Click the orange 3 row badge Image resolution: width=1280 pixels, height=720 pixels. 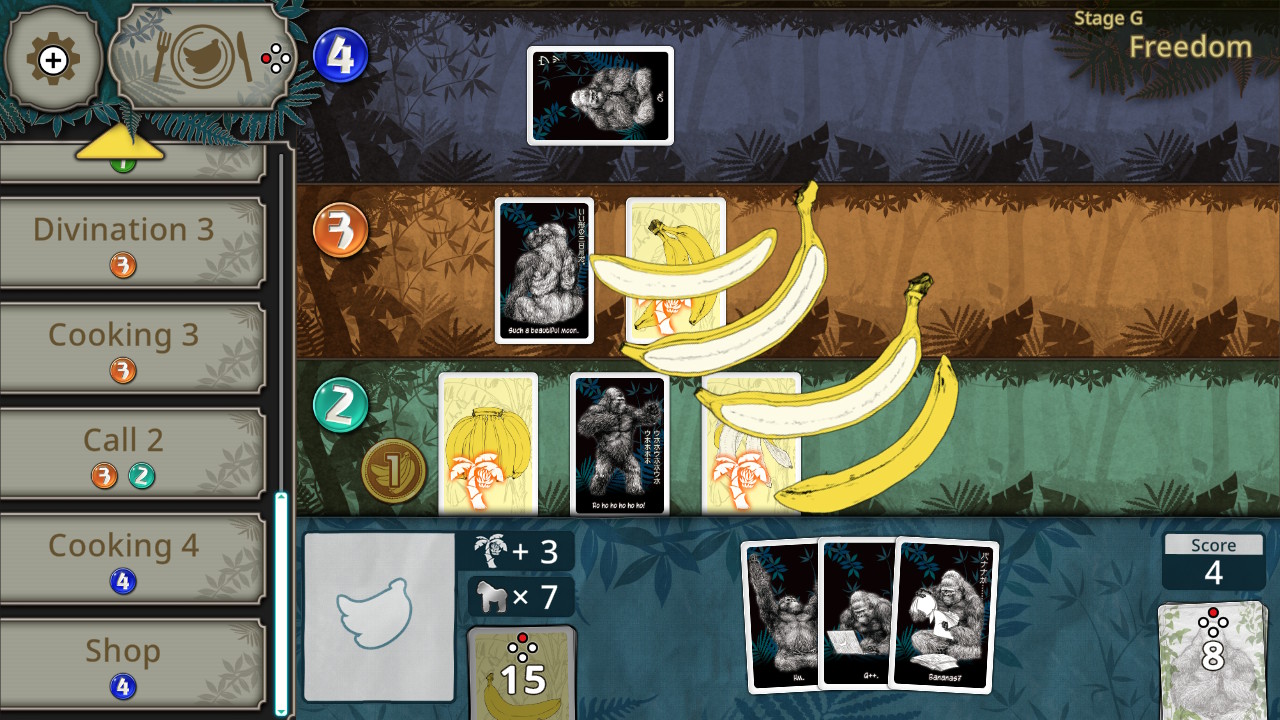340,230
